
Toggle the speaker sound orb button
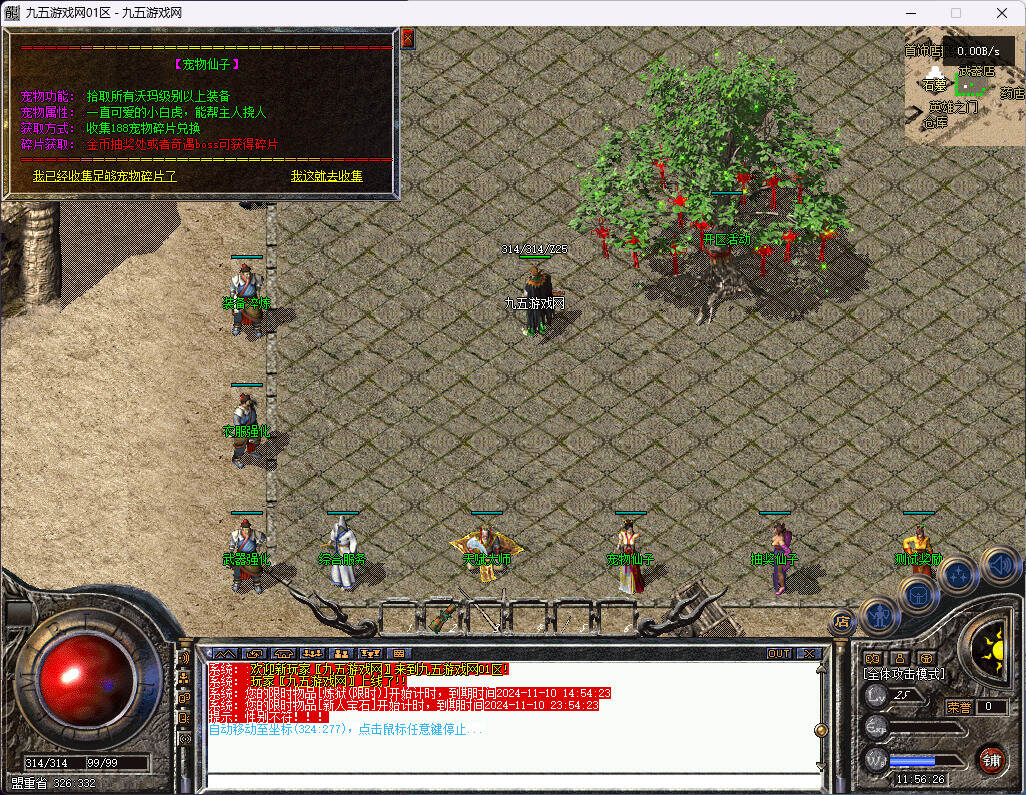tap(1000, 565)
